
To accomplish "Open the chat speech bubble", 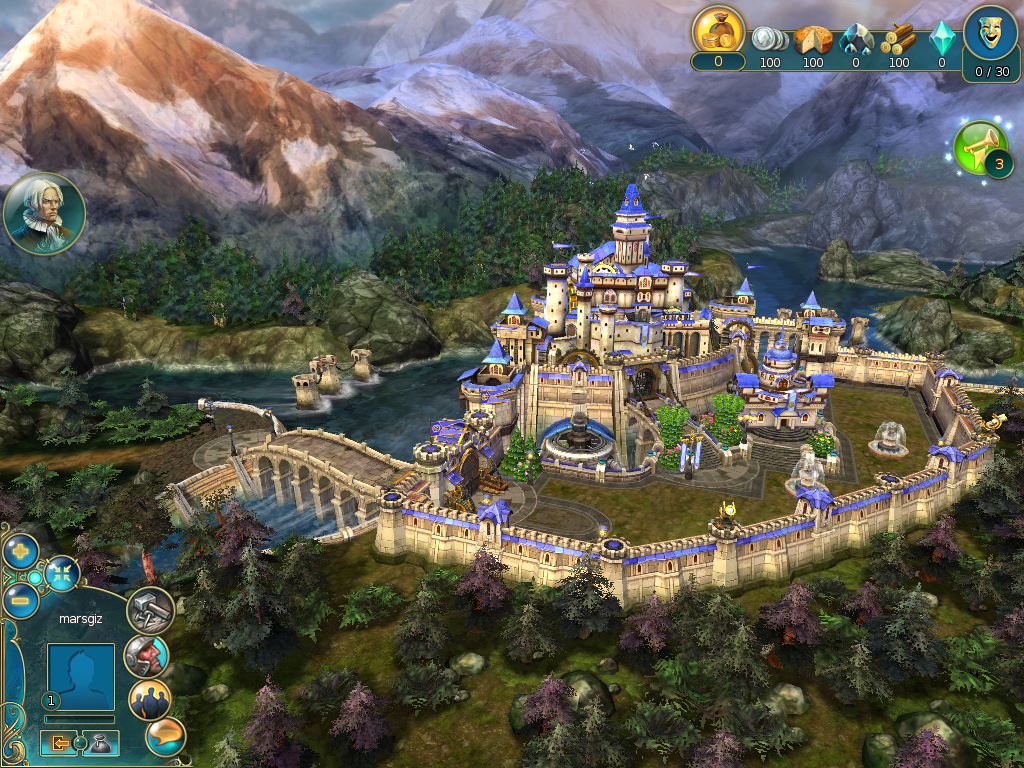I will click(x=165, y=737).
